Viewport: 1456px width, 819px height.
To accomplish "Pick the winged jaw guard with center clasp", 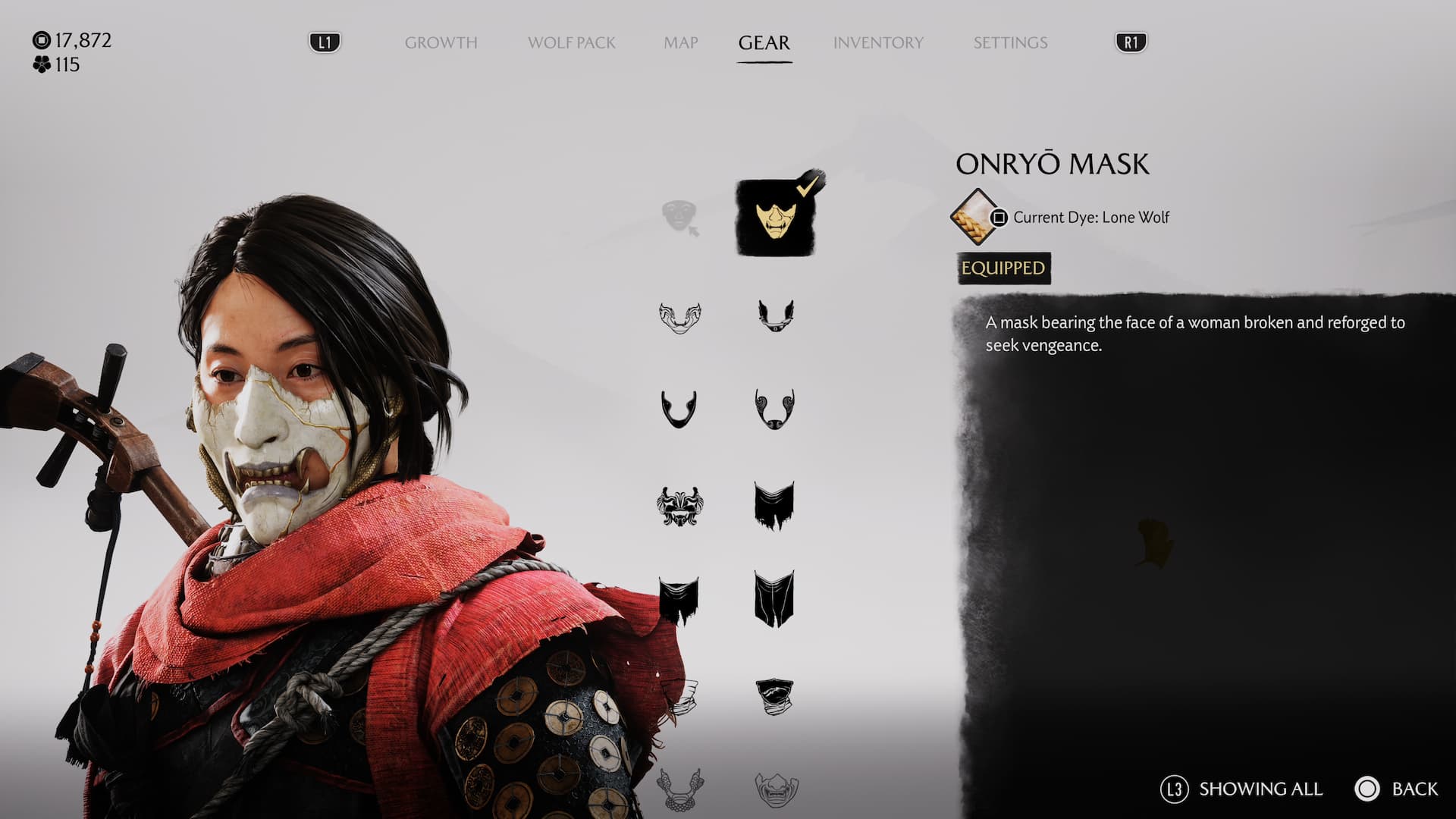I will pyautogui.click(x=775, y=315).
